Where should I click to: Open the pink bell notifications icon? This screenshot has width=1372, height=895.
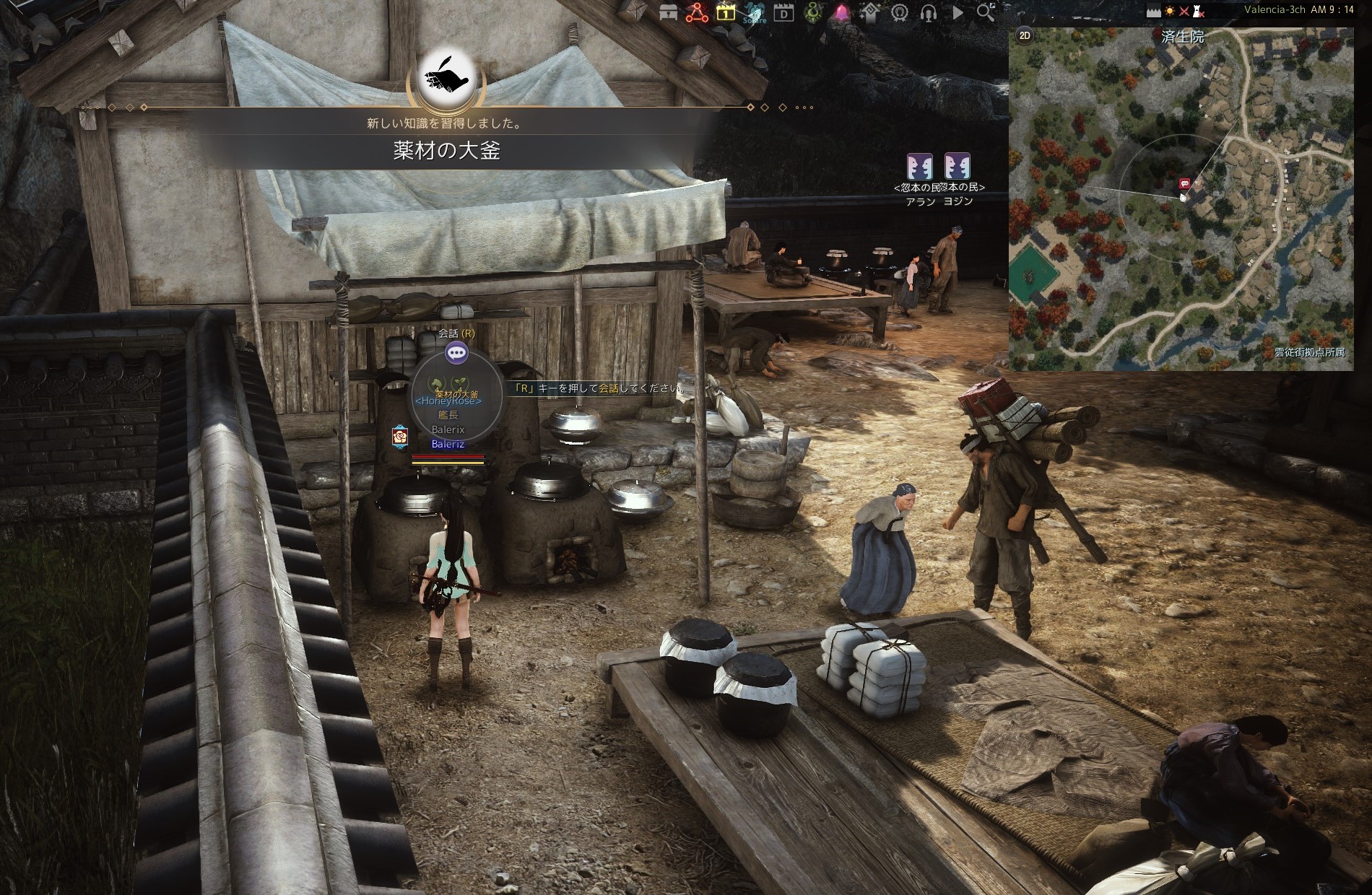click(x=842, y=13)
